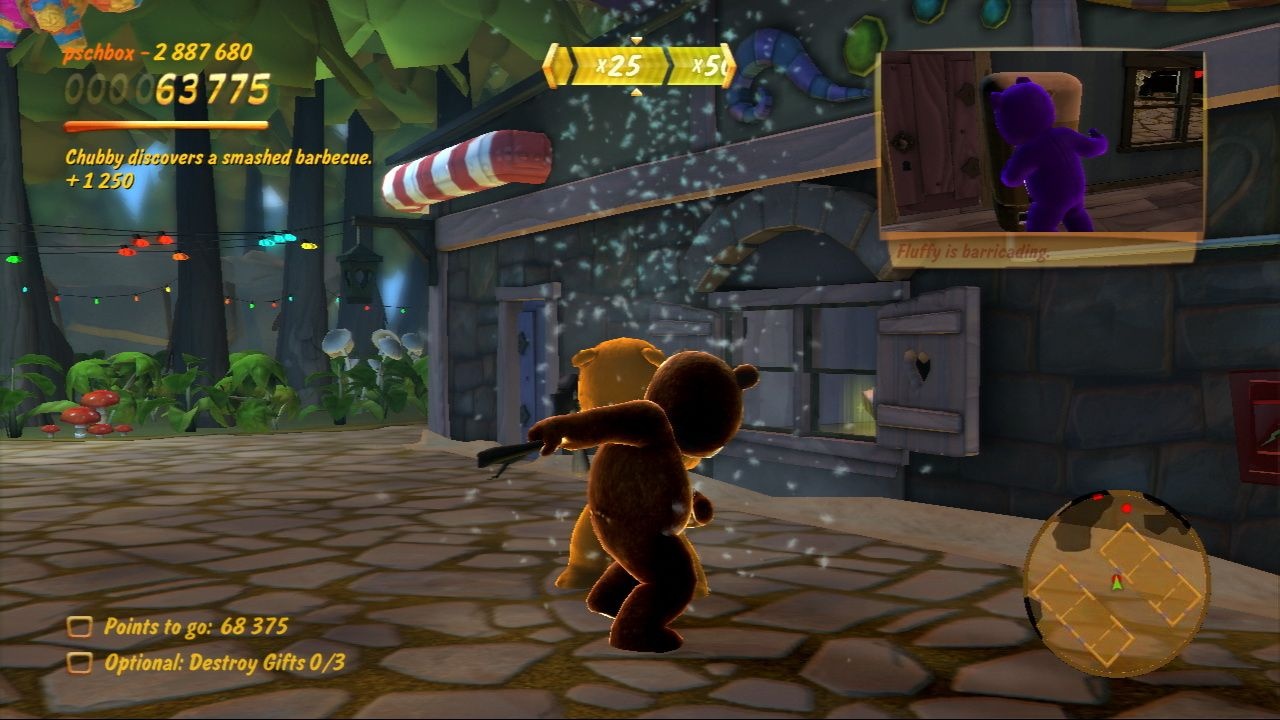Click the Points to go: 68 375 text

(x=197, y=629)
